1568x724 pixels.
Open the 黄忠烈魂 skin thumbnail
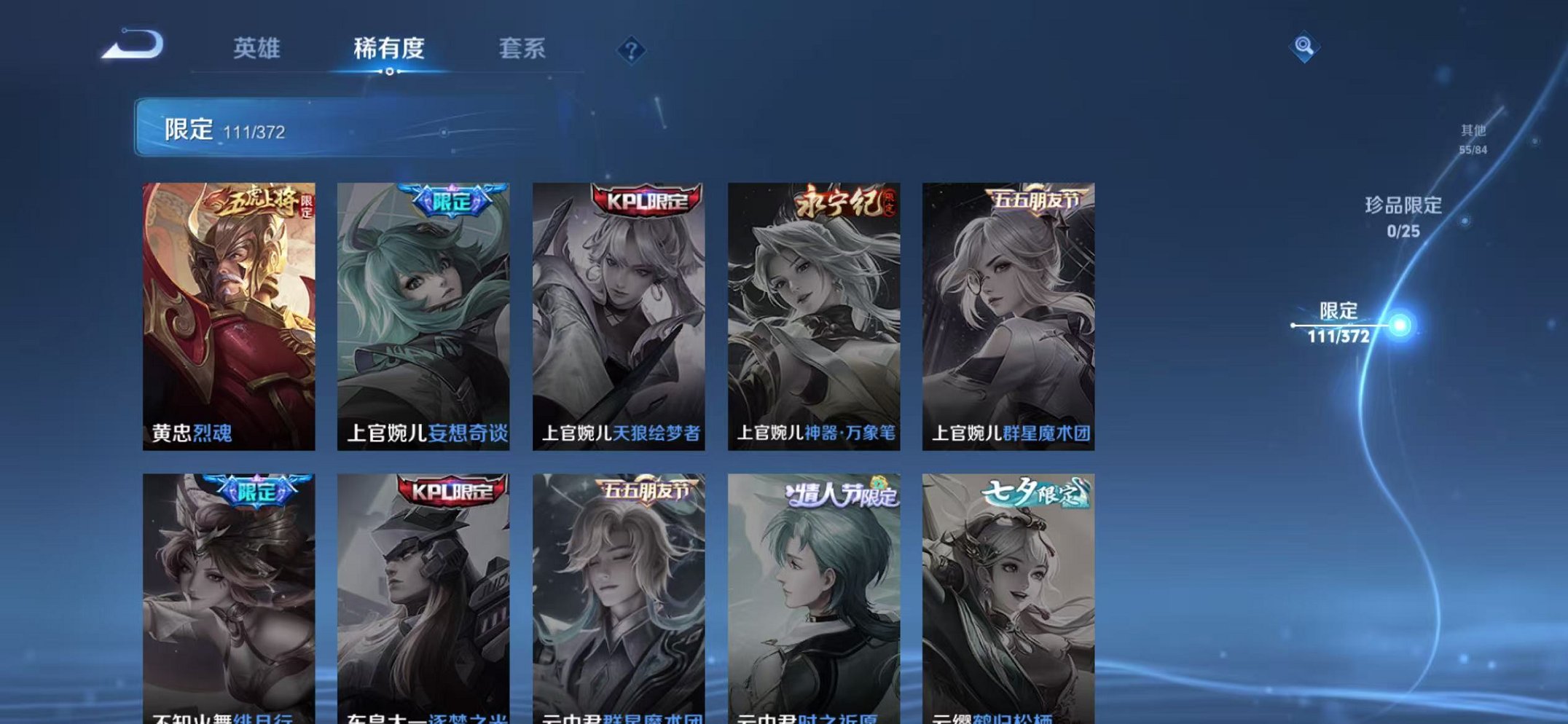pyautogui.click(x=232, y=313)
